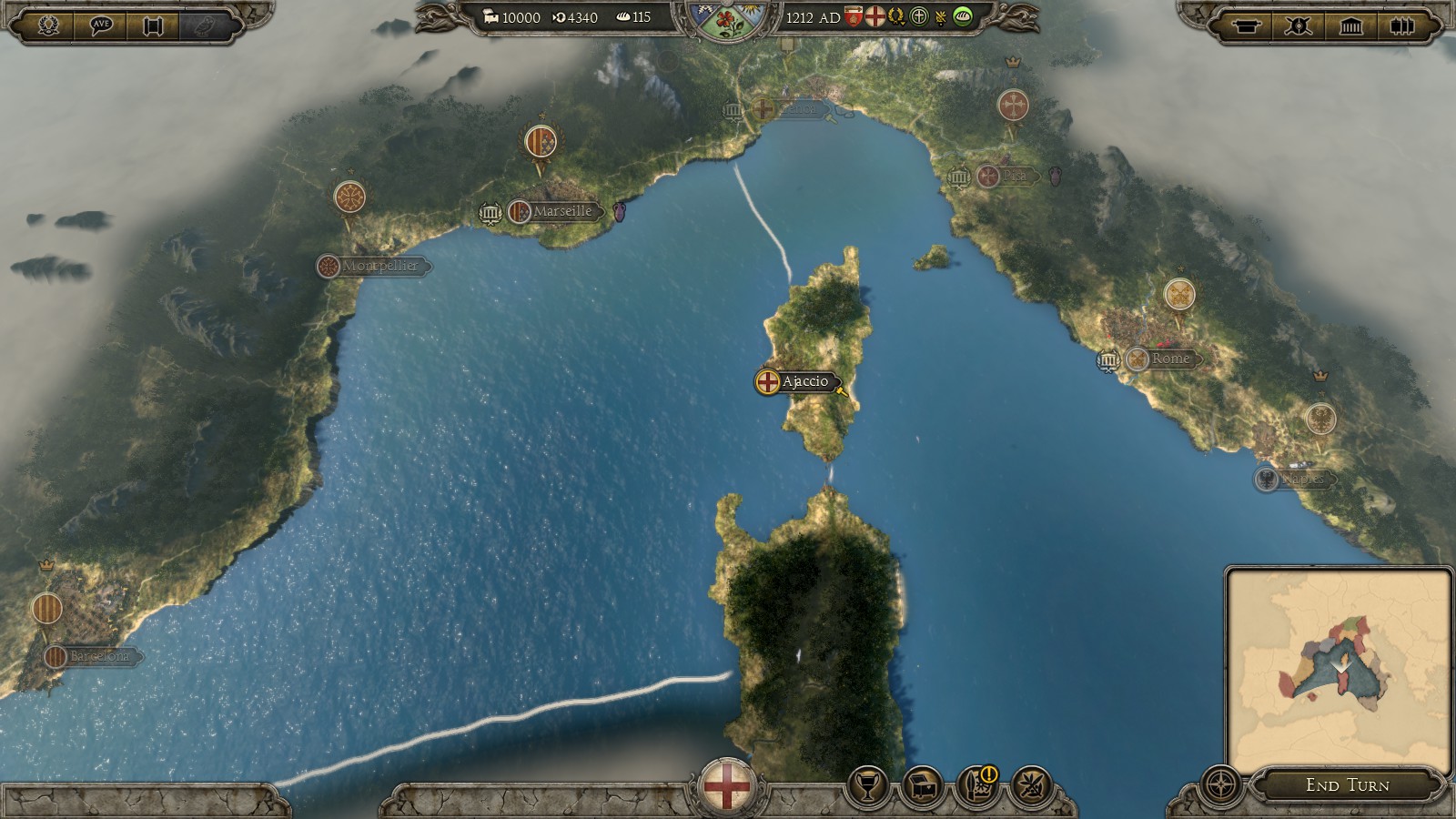Click the green bread food status icon
The width and height of the screenshot is (1456, 819).
click(963, 16)
